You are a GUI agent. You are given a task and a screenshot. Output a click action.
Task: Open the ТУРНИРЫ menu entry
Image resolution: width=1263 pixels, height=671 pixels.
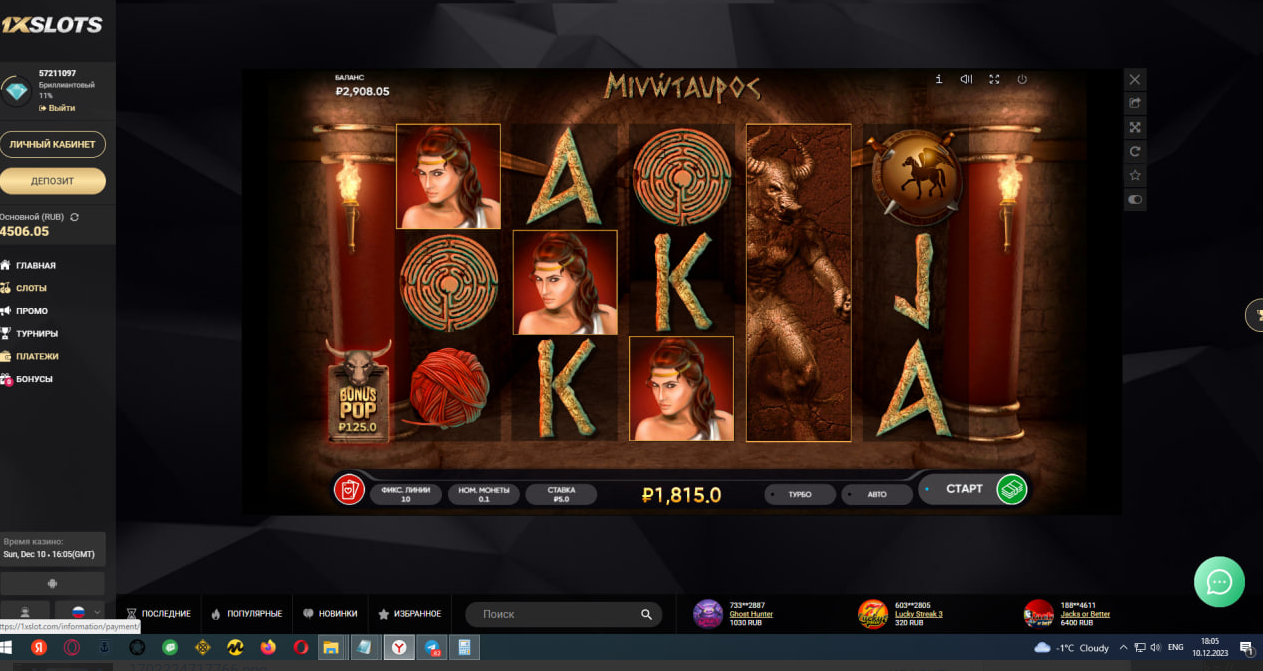(37, 333)
